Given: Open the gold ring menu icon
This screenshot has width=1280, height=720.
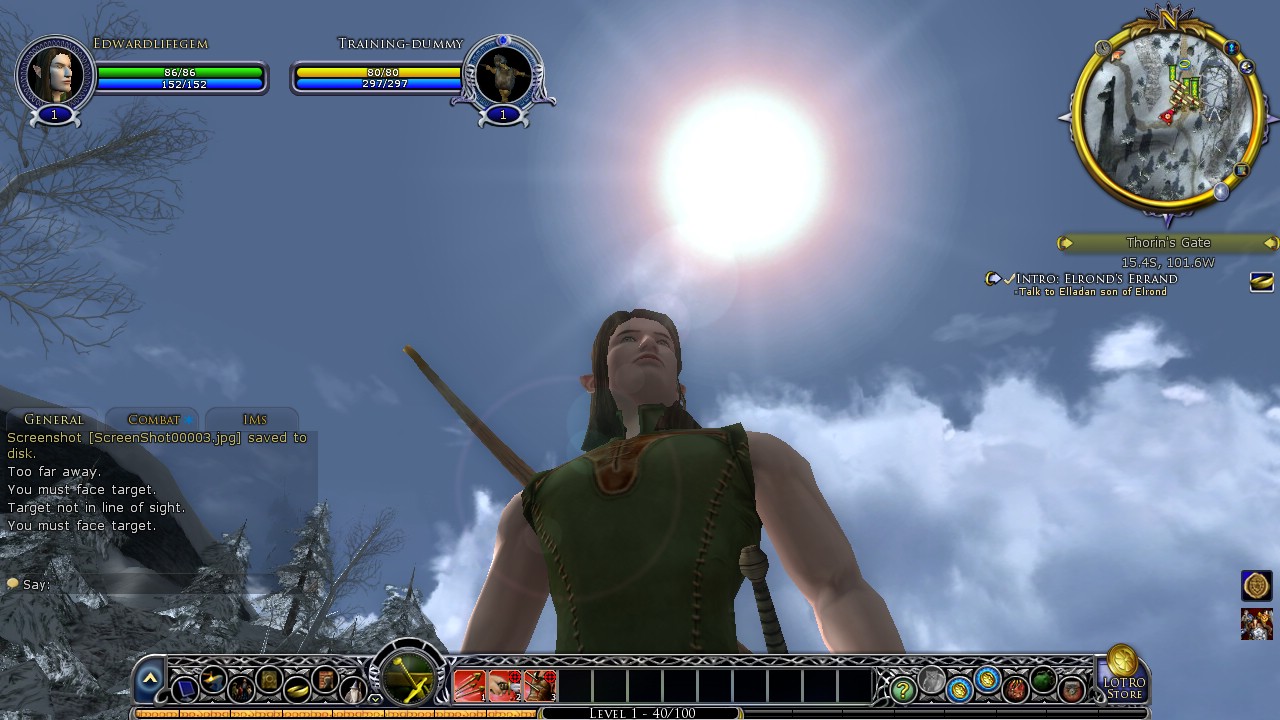Looking at the screenshot, I should tap(298, 689).
